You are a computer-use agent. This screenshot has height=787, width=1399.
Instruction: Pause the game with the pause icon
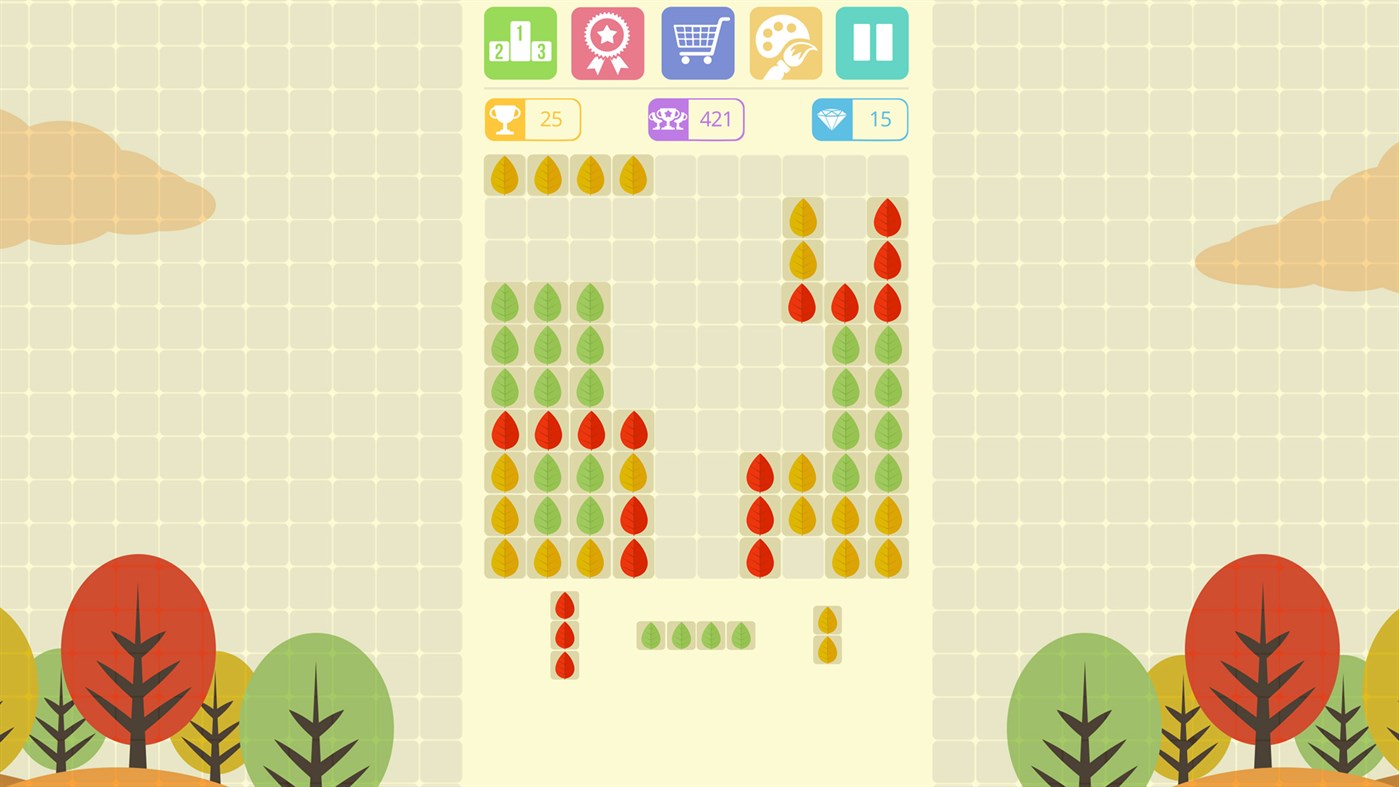tap(872, 43)
